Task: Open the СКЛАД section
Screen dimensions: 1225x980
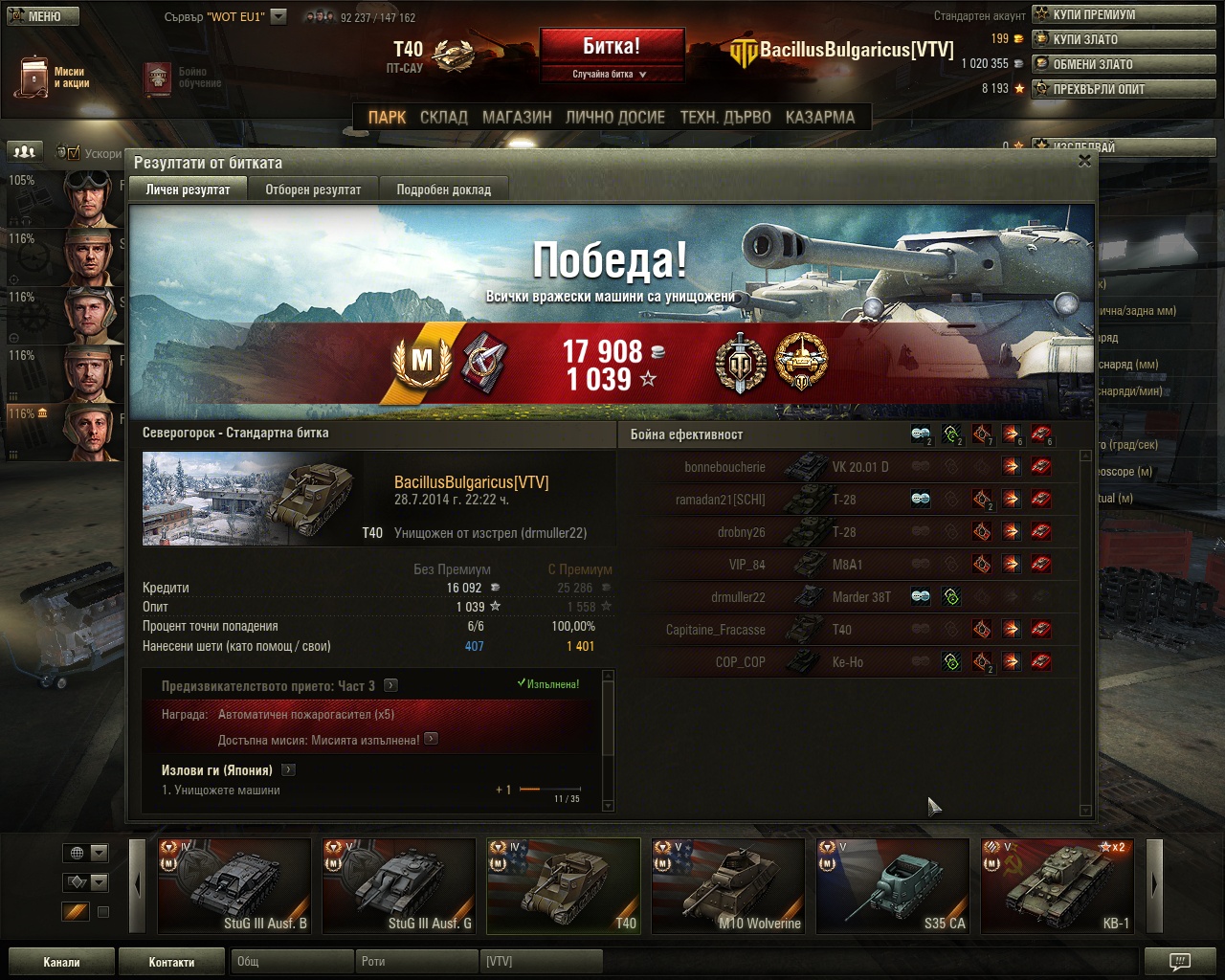Action: (x=443, y=117)
